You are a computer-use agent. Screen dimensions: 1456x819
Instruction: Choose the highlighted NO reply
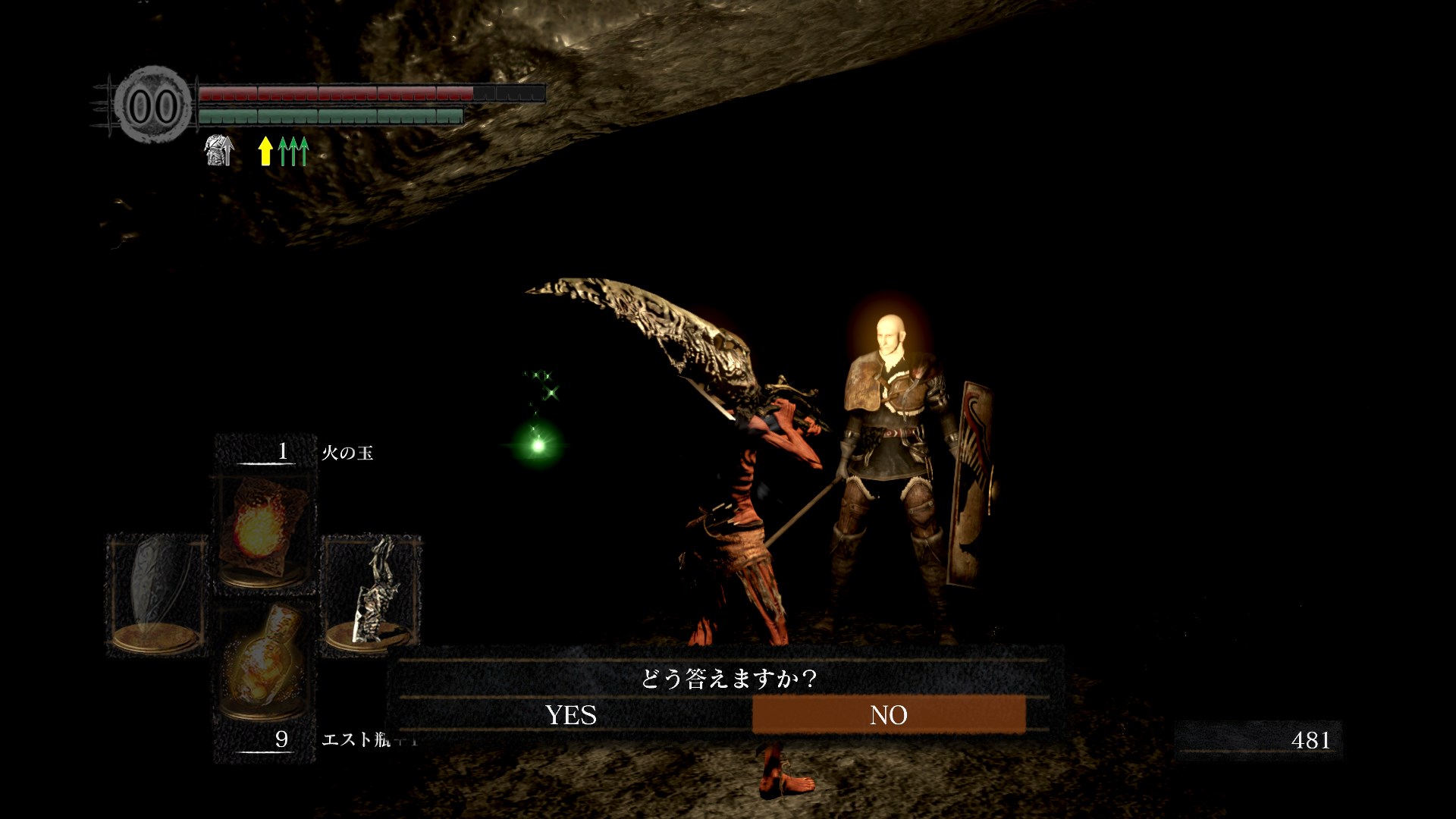coord(888,715)
